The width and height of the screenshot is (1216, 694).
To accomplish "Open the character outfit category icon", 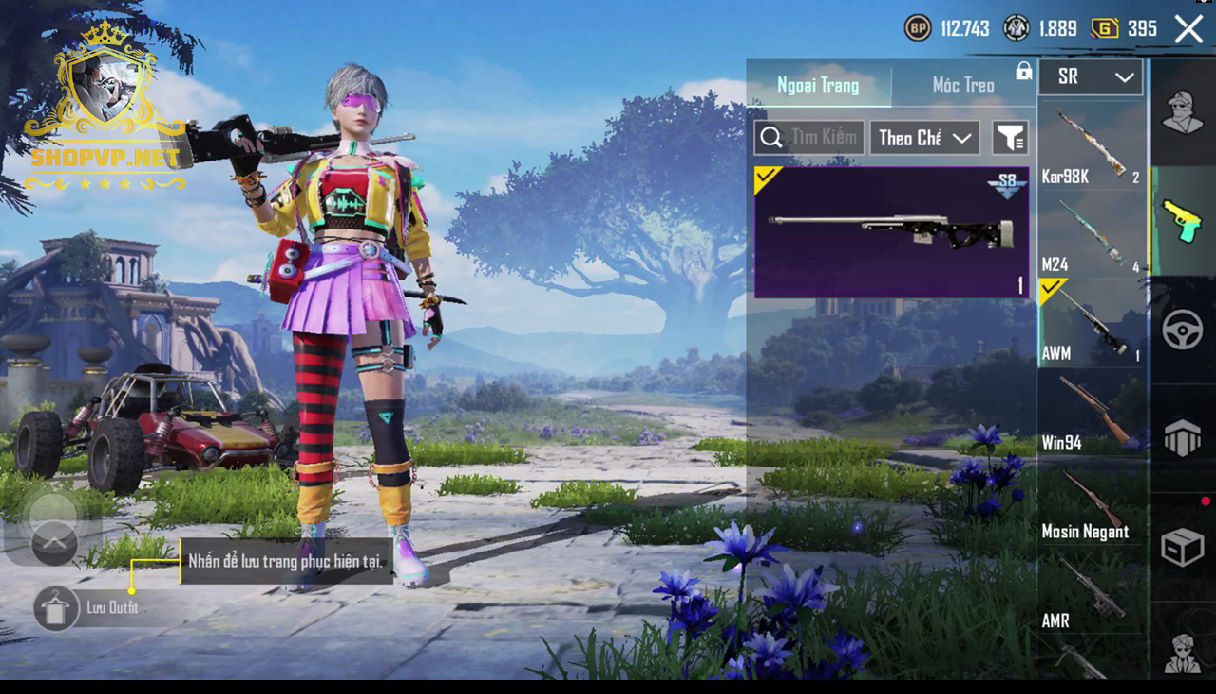I will (1182, 112).
